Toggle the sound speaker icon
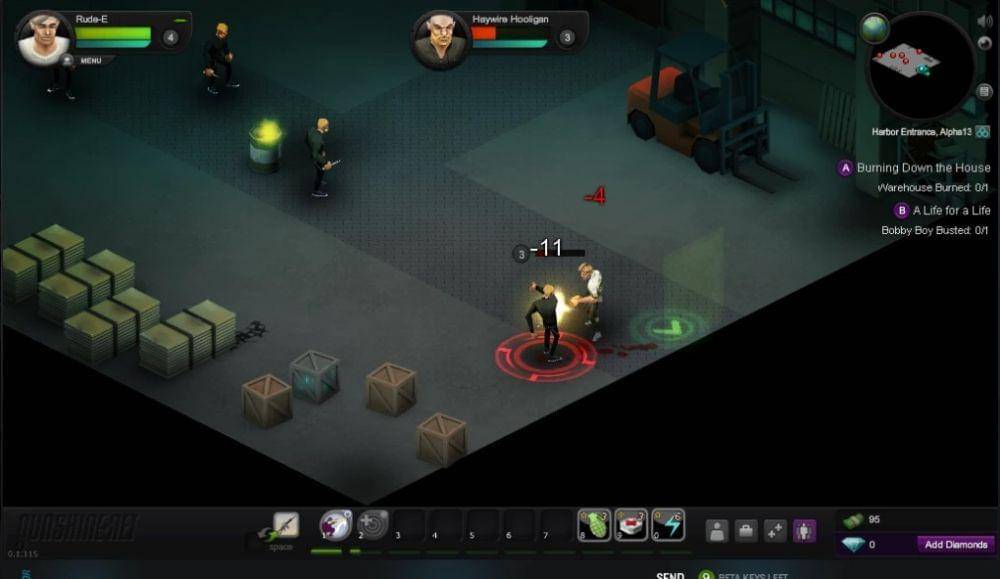 [x=984, y=21]
